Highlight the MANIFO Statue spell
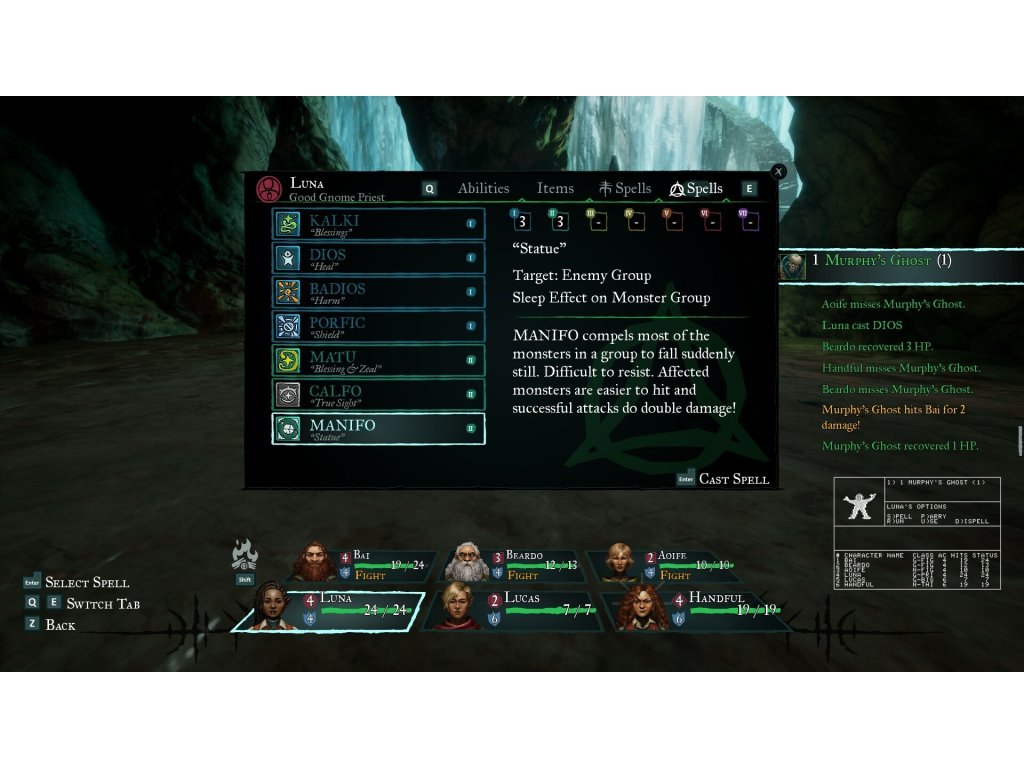 (378, 428)
